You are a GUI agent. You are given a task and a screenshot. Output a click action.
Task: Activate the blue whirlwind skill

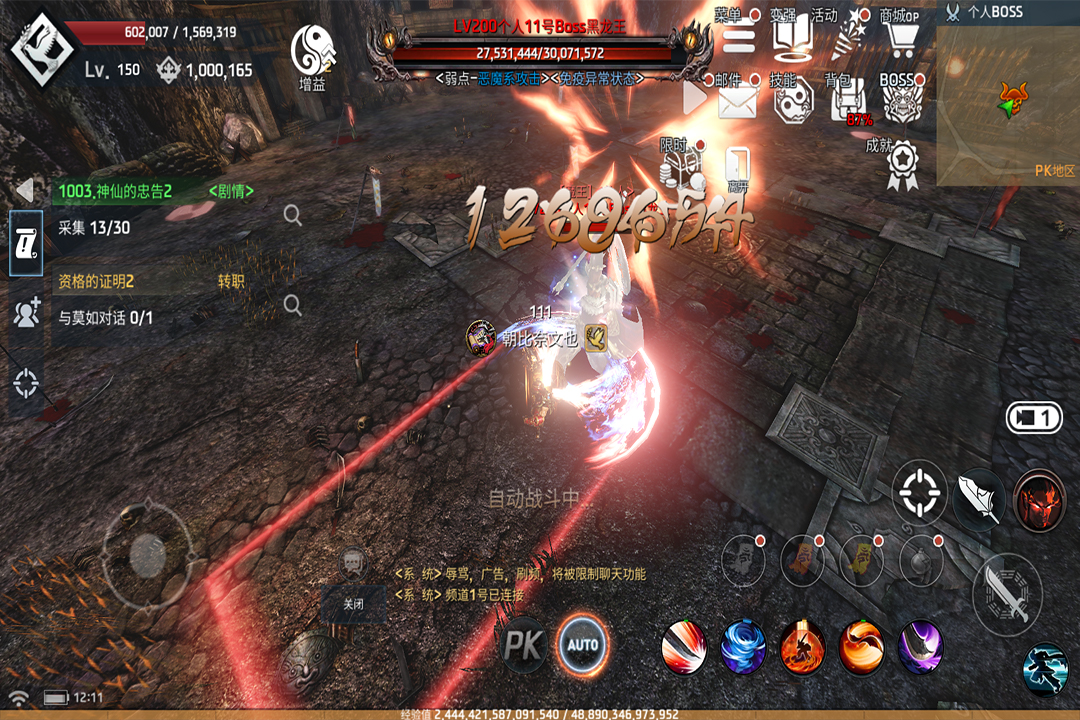coord(743,646)
